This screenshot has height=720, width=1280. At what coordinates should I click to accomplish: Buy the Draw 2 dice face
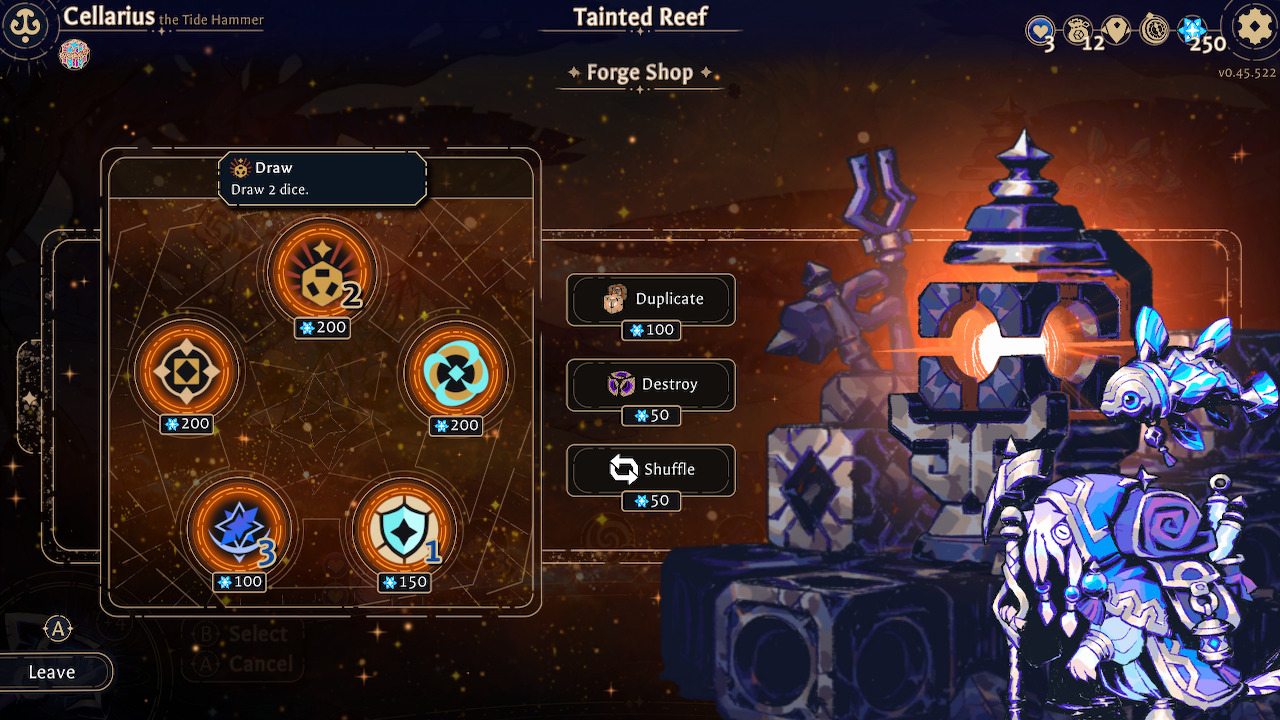pyautogui.click(x=322, y=272)
